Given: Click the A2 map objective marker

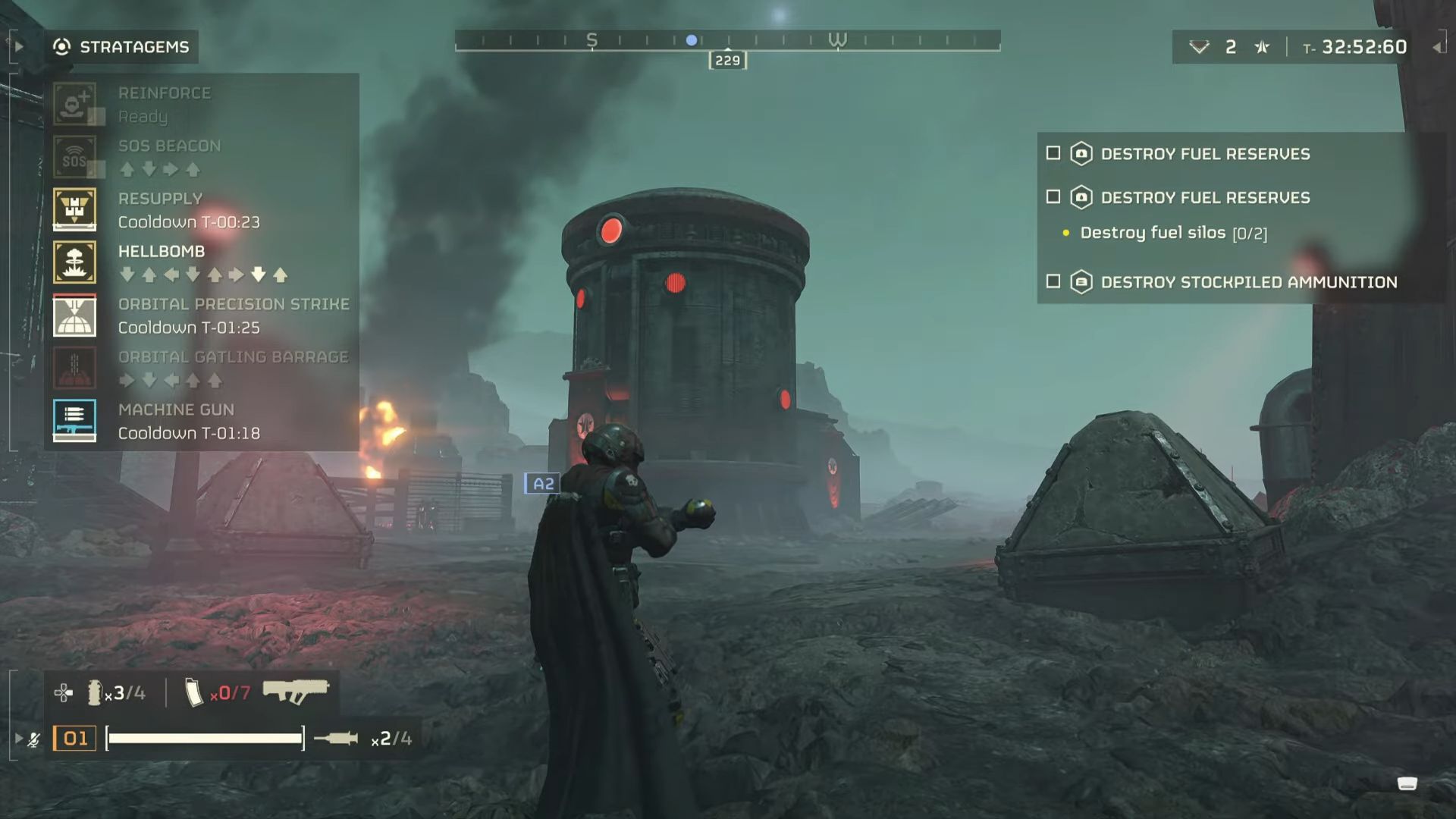Looking at the screenshot, I should click(x=543, y=482).
